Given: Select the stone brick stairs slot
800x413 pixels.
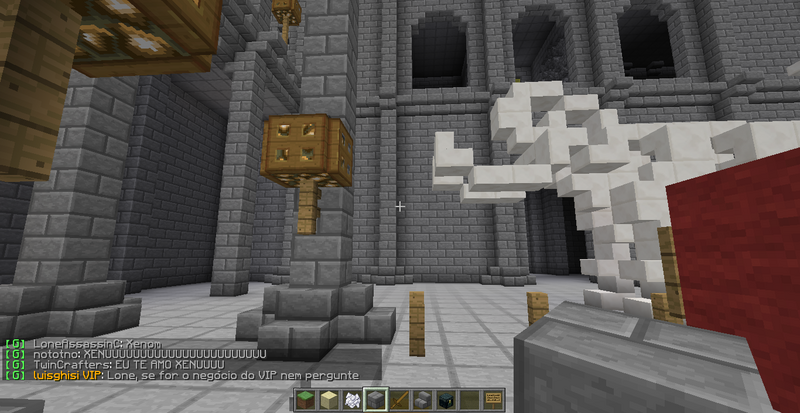Looking at the screenshot, I should [x=423, y=400].
